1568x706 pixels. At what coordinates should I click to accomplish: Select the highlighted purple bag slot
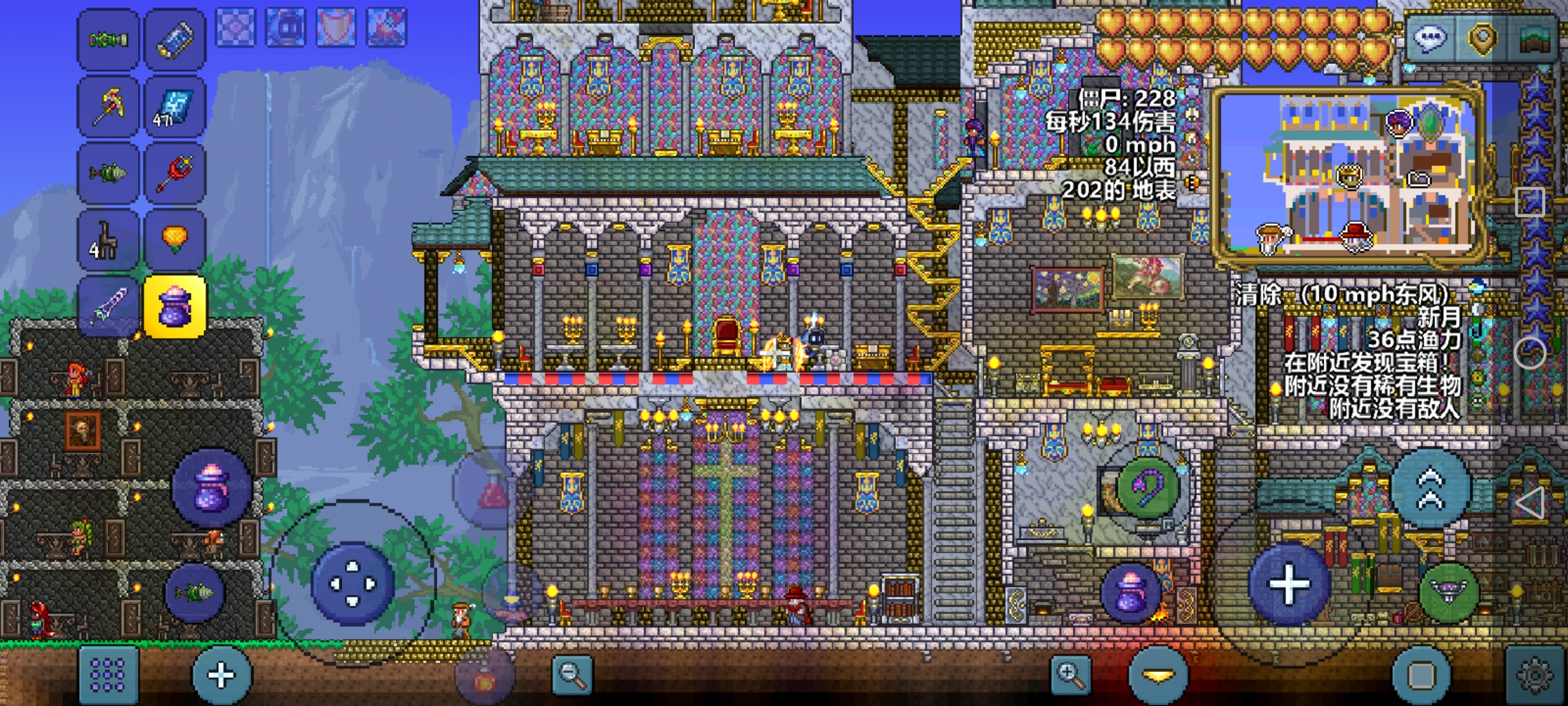coord(174,306)
